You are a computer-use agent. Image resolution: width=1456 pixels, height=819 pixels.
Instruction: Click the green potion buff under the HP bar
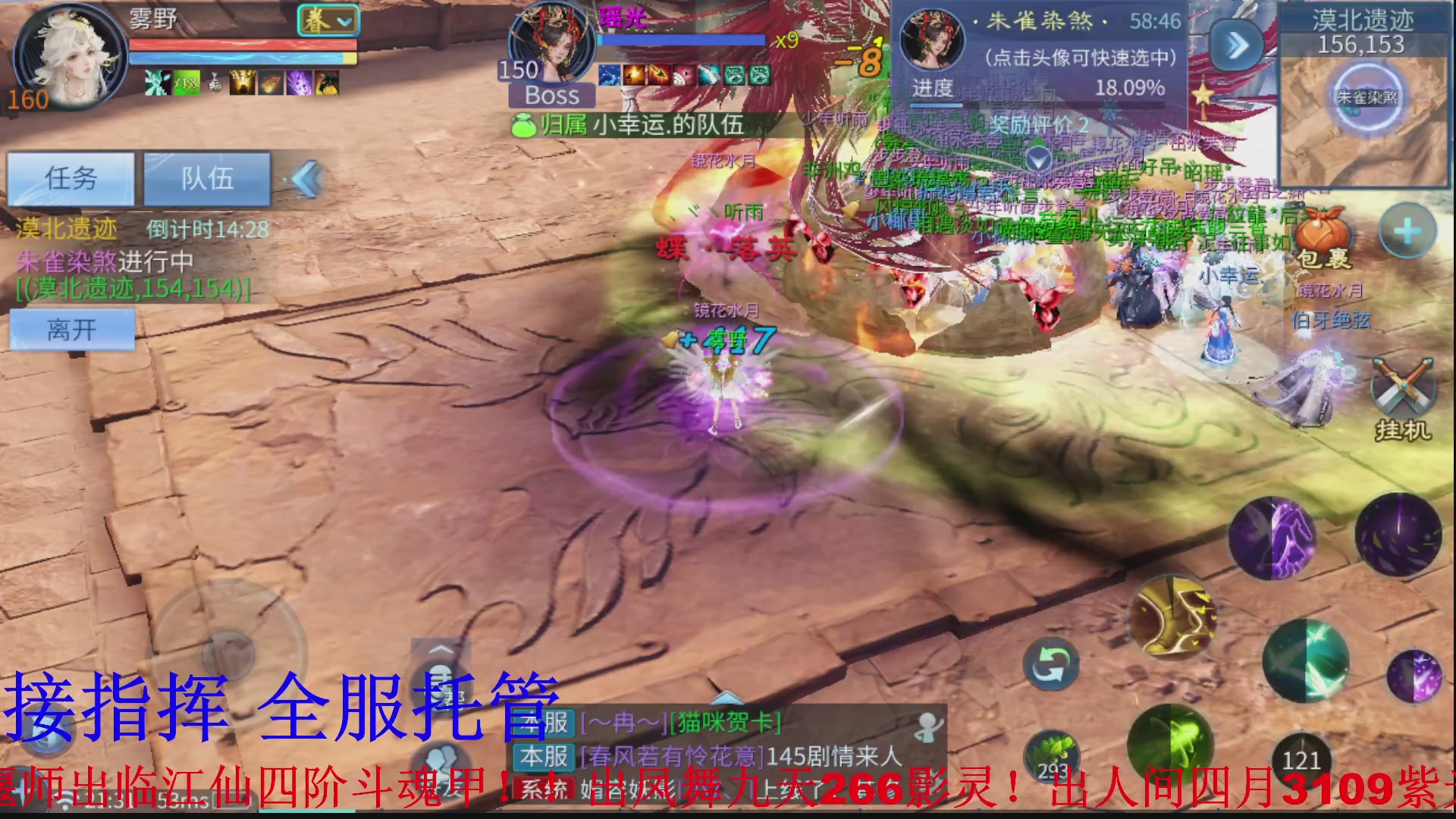point(185,83)
